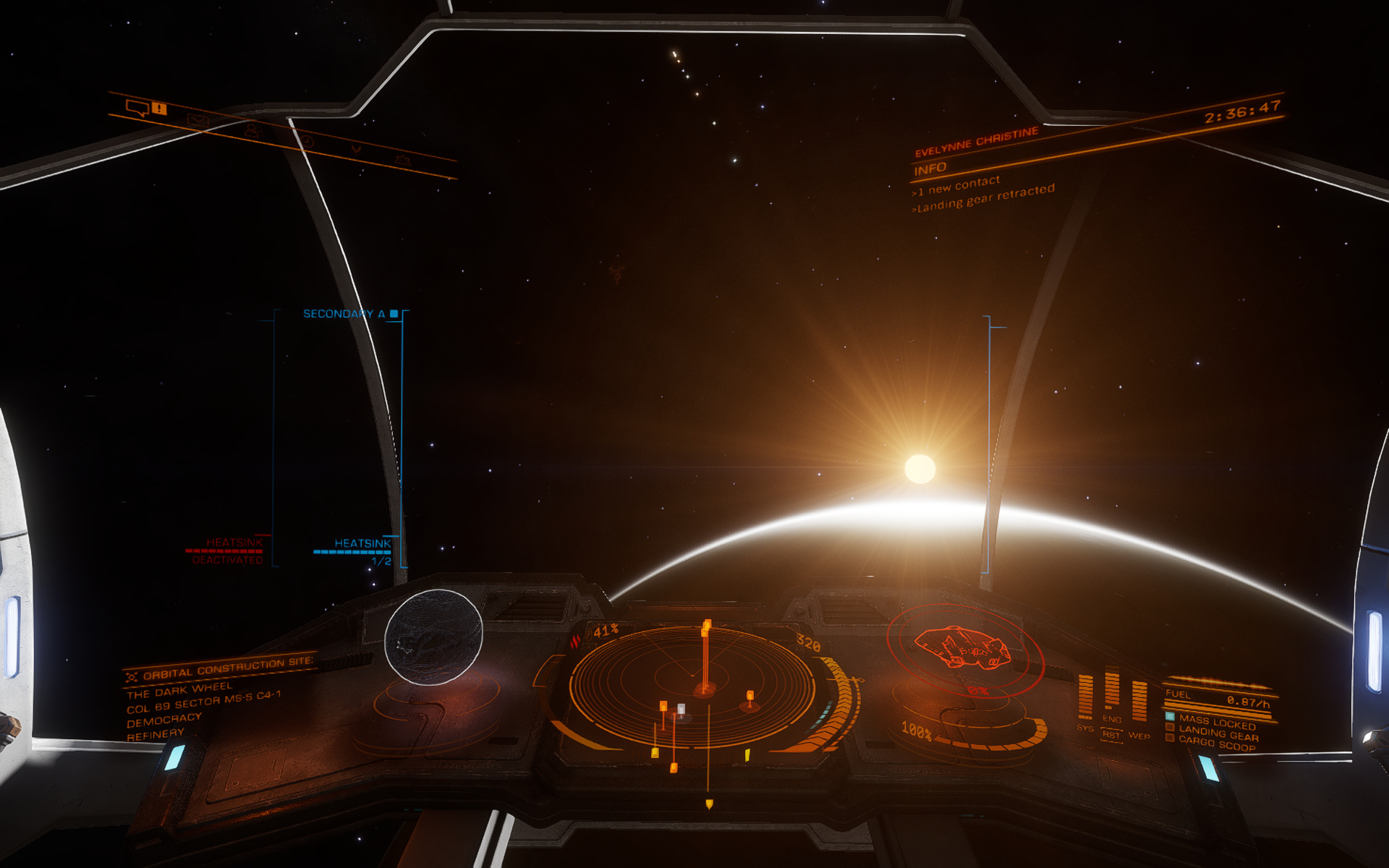Select the WEP power pips column

1139,700
